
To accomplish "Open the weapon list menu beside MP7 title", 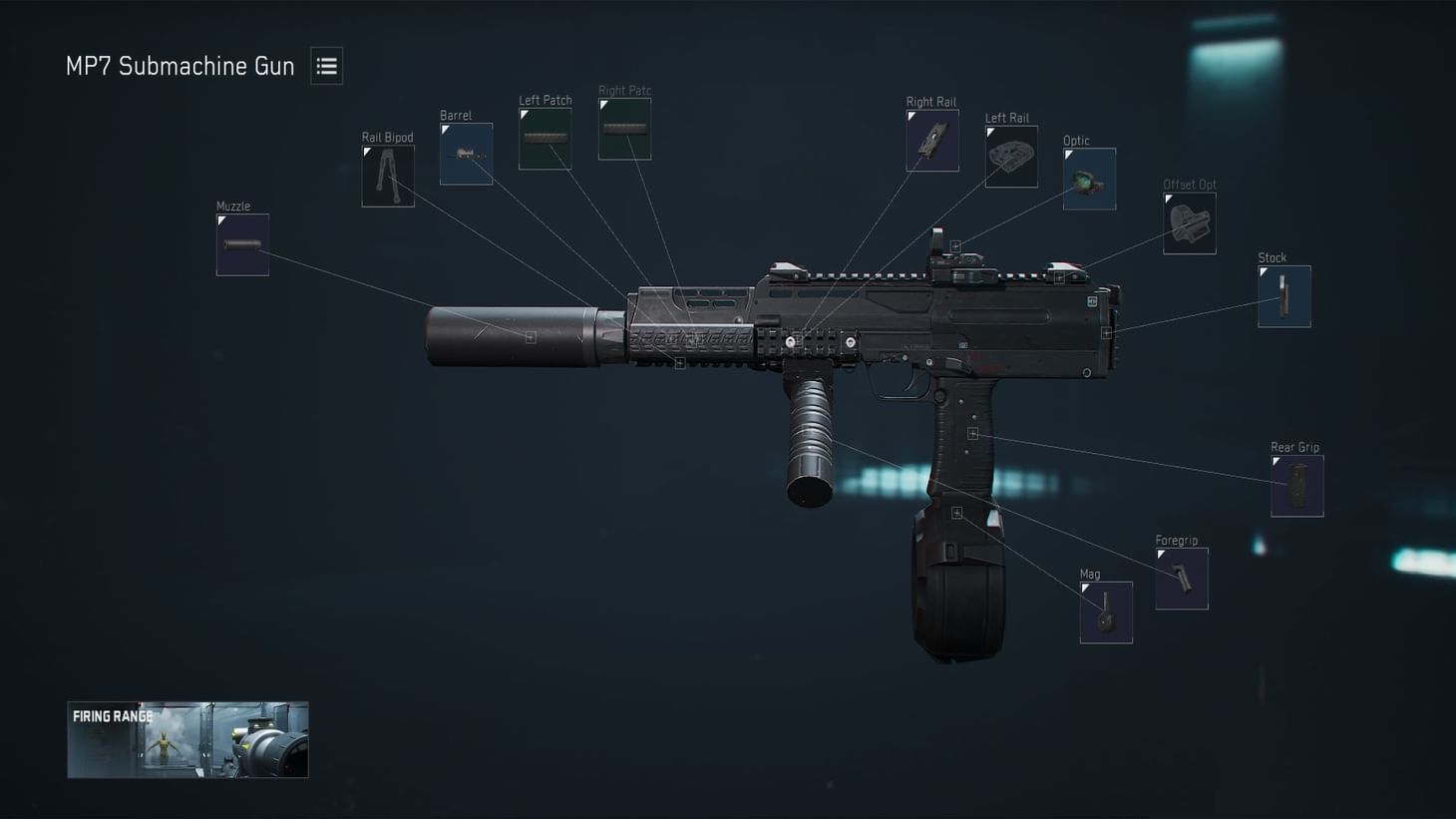I will point(326,65).
